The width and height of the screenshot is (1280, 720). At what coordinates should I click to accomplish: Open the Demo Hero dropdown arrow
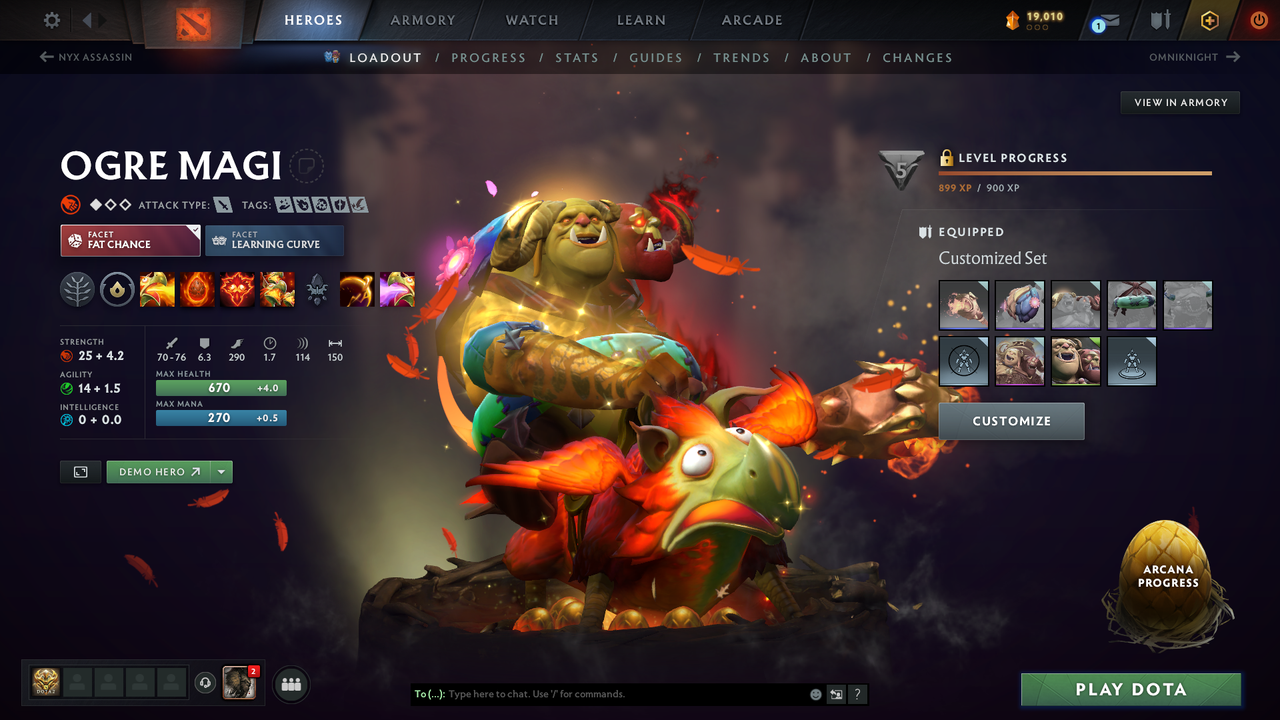click(x=221, y=471)
